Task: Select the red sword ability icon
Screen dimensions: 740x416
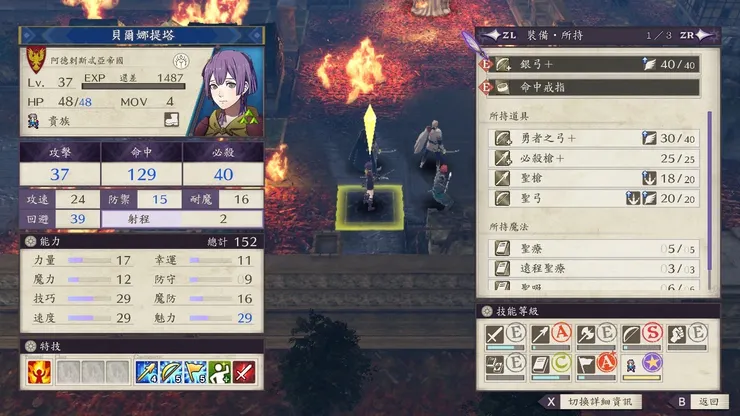Action: point(243,373)
